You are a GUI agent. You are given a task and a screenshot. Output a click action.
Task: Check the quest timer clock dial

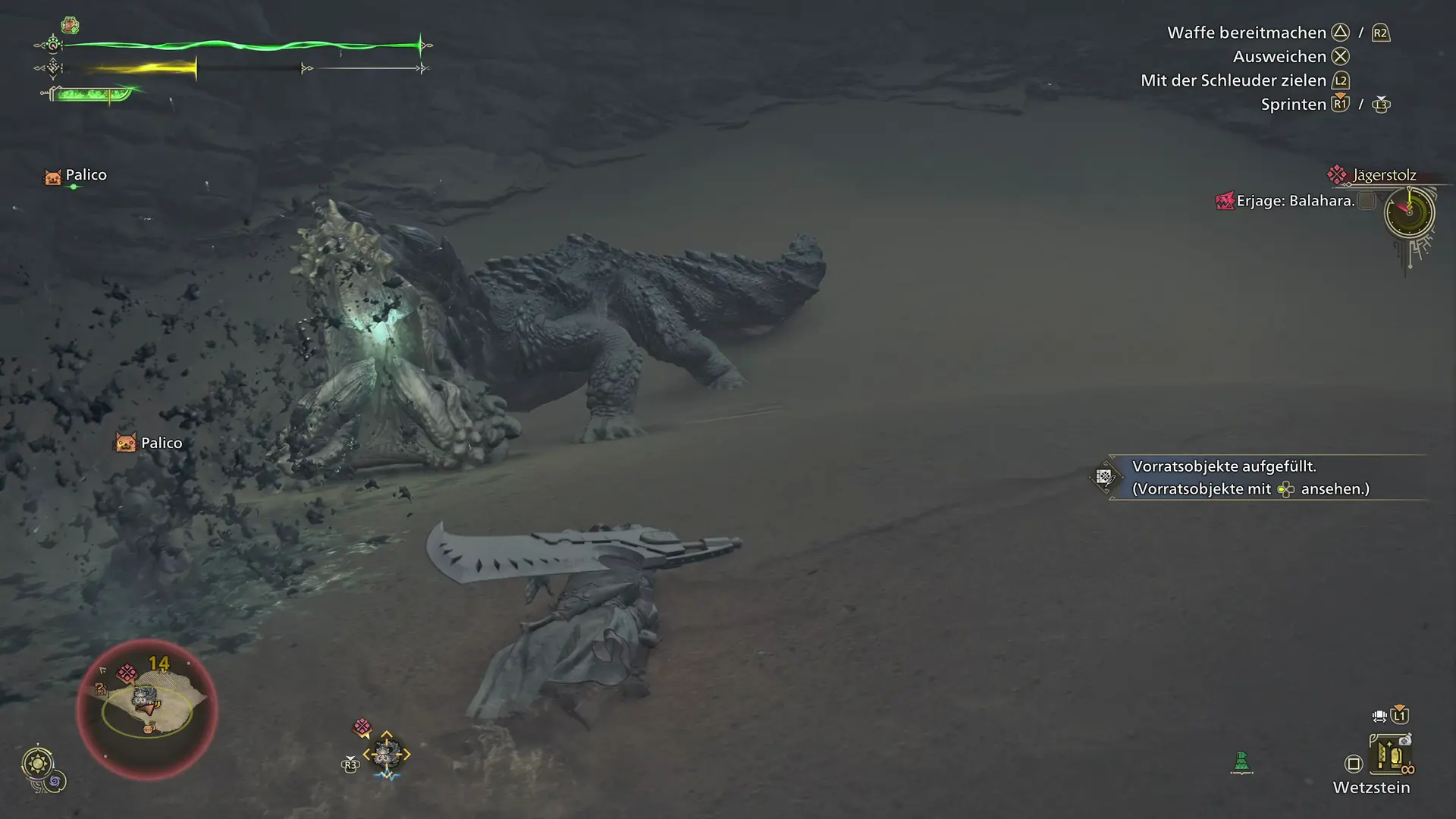click(1409, 212)
